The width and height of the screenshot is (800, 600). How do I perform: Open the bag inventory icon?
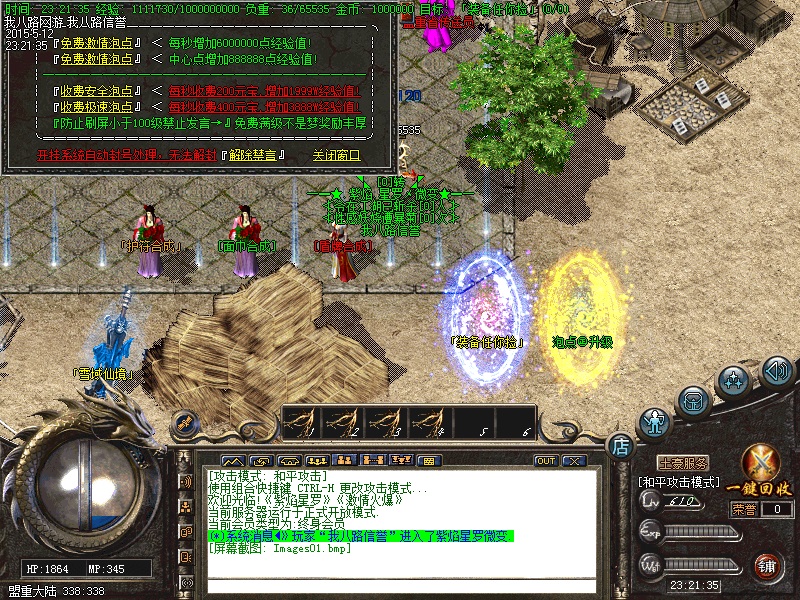695,400
